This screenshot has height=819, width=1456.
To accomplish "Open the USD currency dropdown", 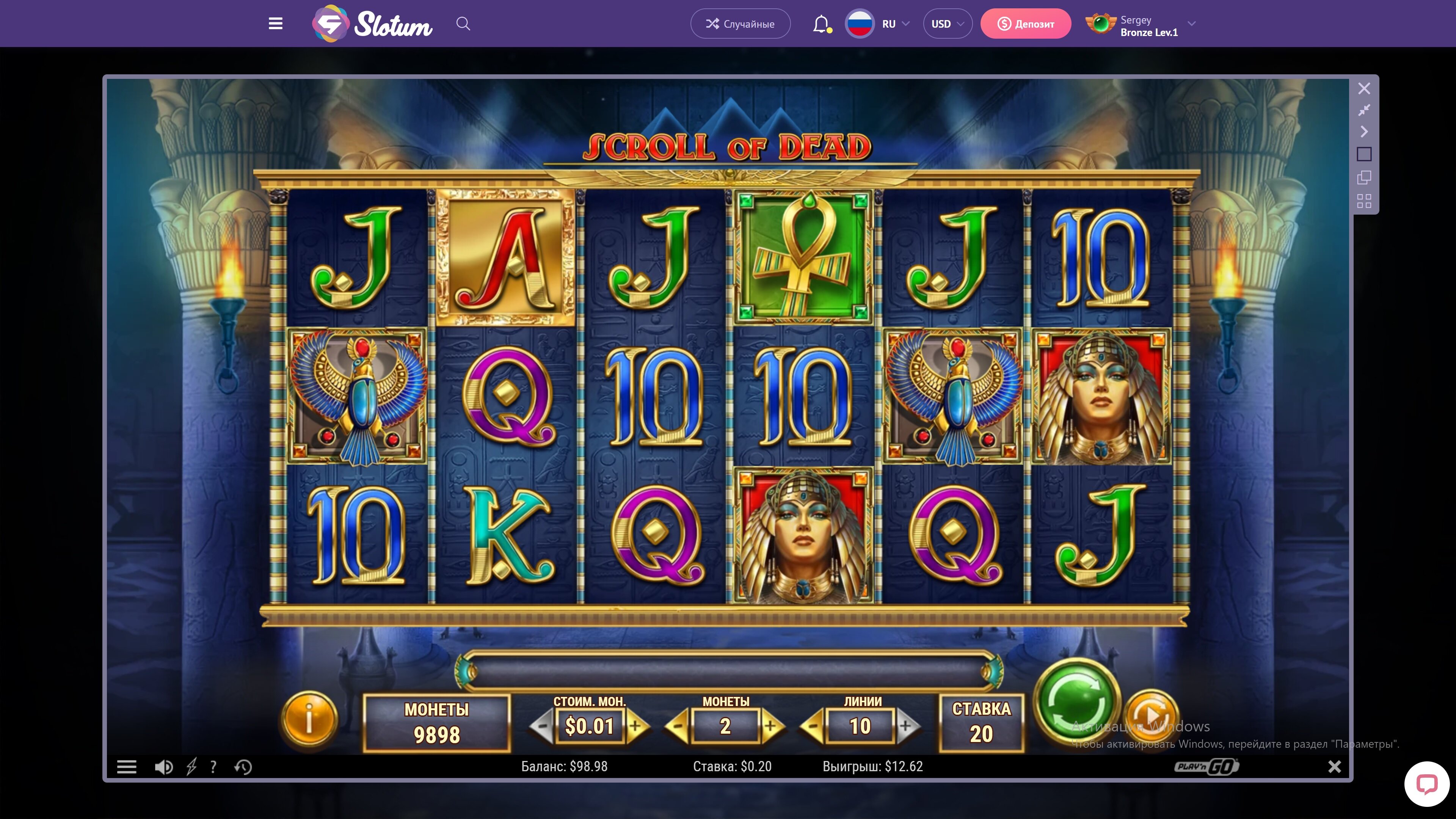I will click(x=947, y=24).
